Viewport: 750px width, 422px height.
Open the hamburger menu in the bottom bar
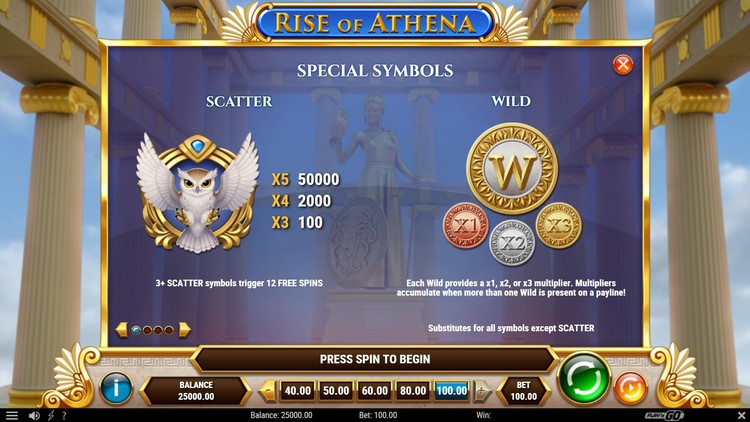click(12, 415)
